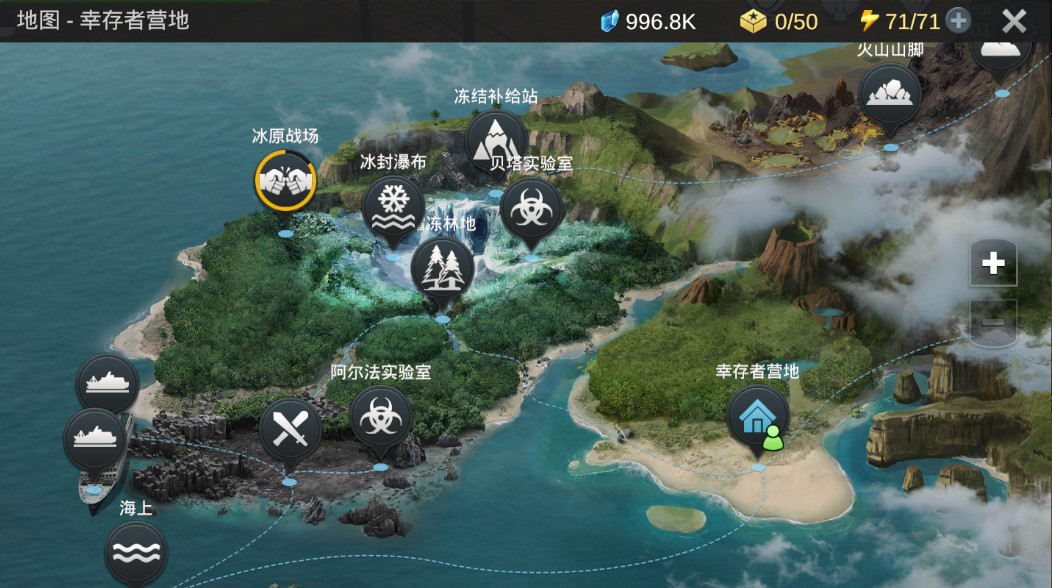Travel to the 冻林地 pine tree marker
1052x588 pixels.
(x=442, y=267)
